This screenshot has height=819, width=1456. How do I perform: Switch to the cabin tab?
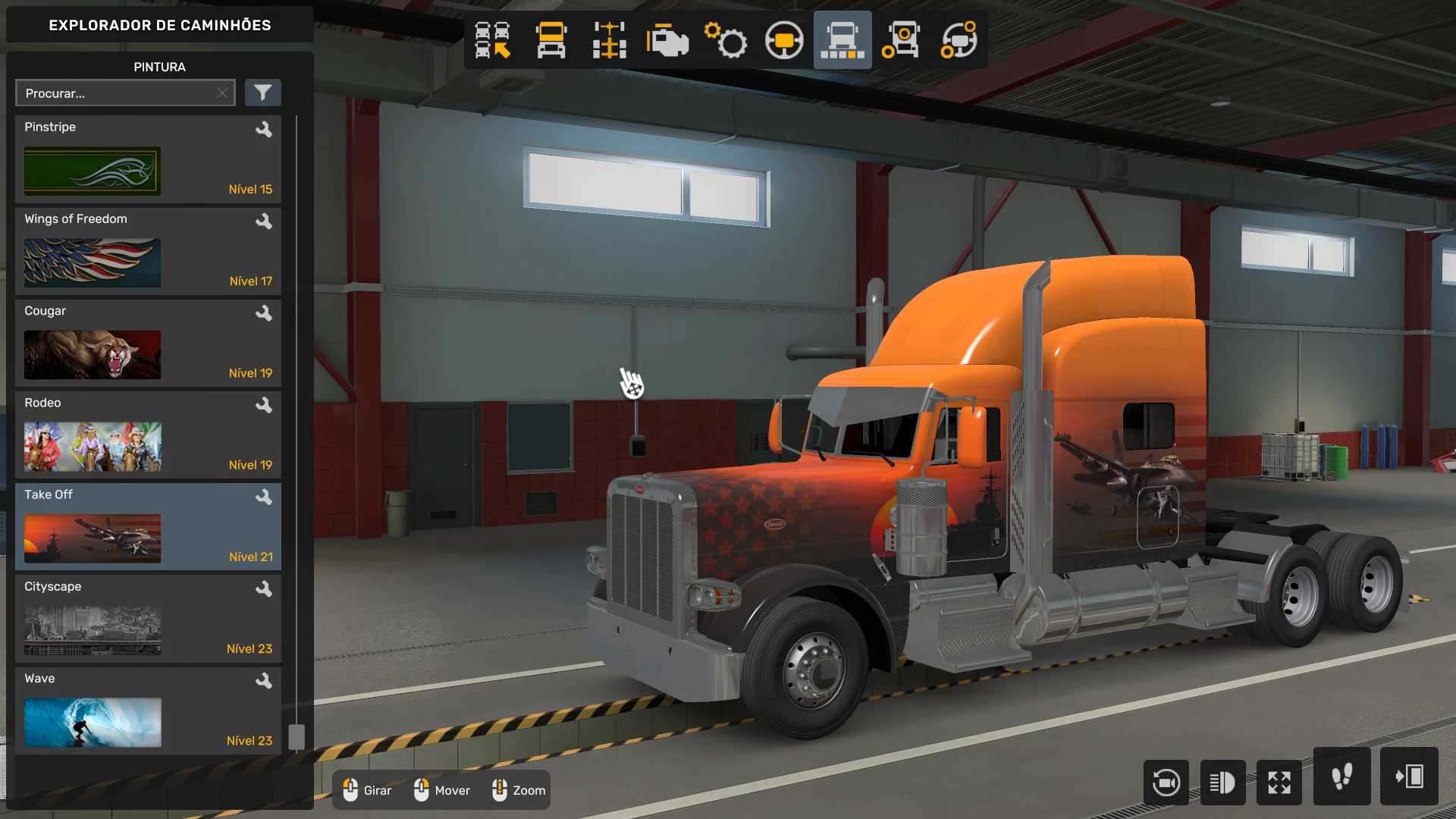(551, 40)
